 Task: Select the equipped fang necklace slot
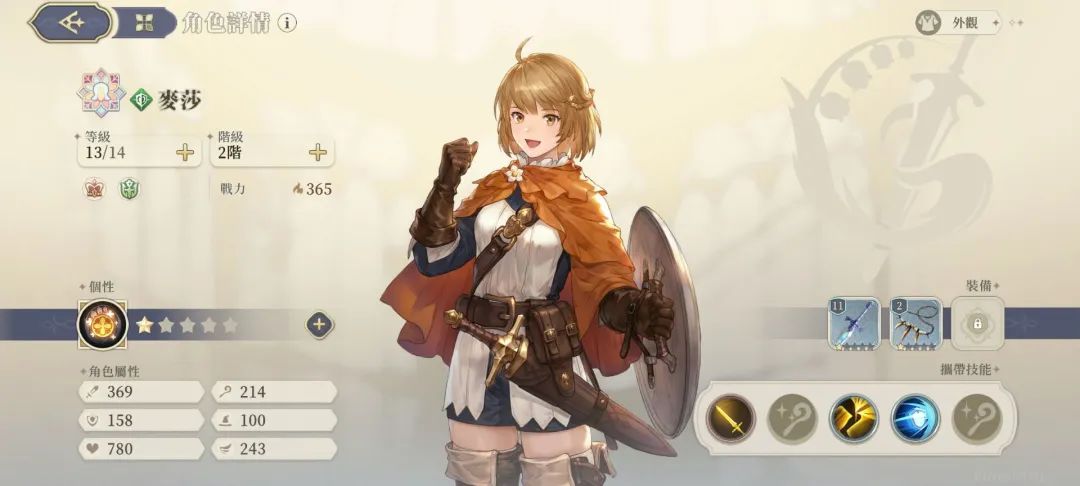(915, 323)
